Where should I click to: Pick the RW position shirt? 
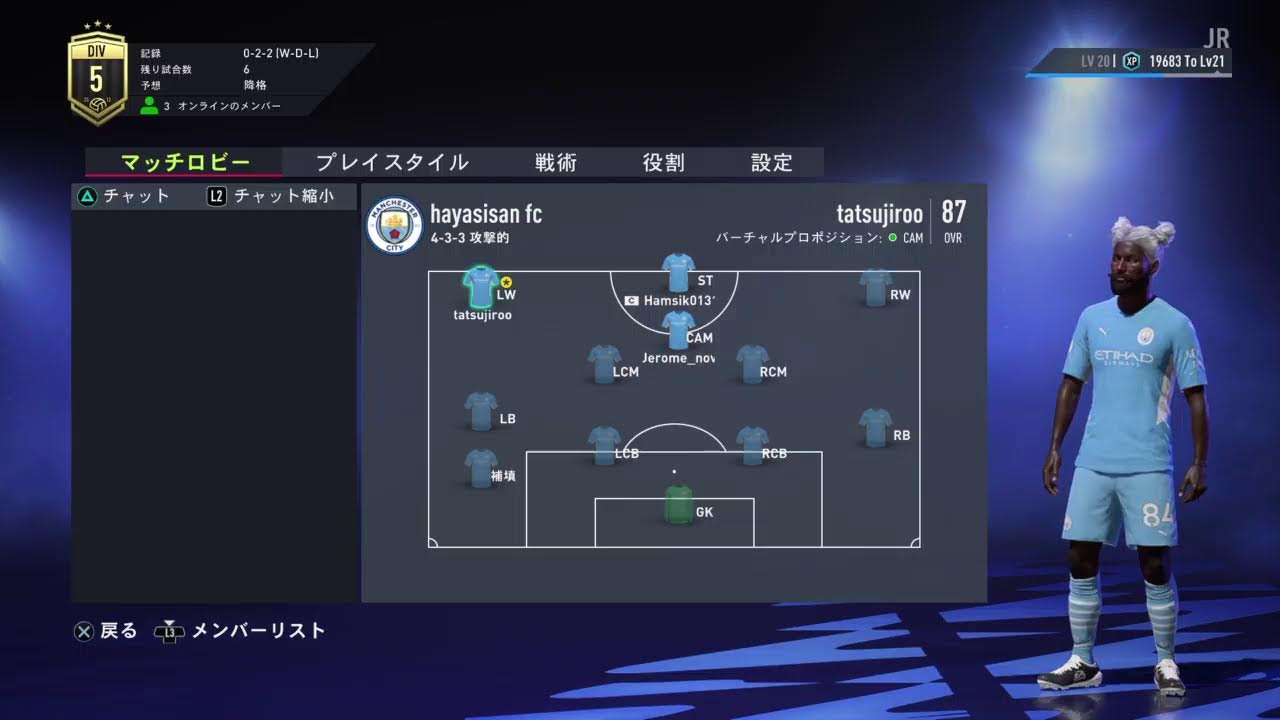[875, 288]
